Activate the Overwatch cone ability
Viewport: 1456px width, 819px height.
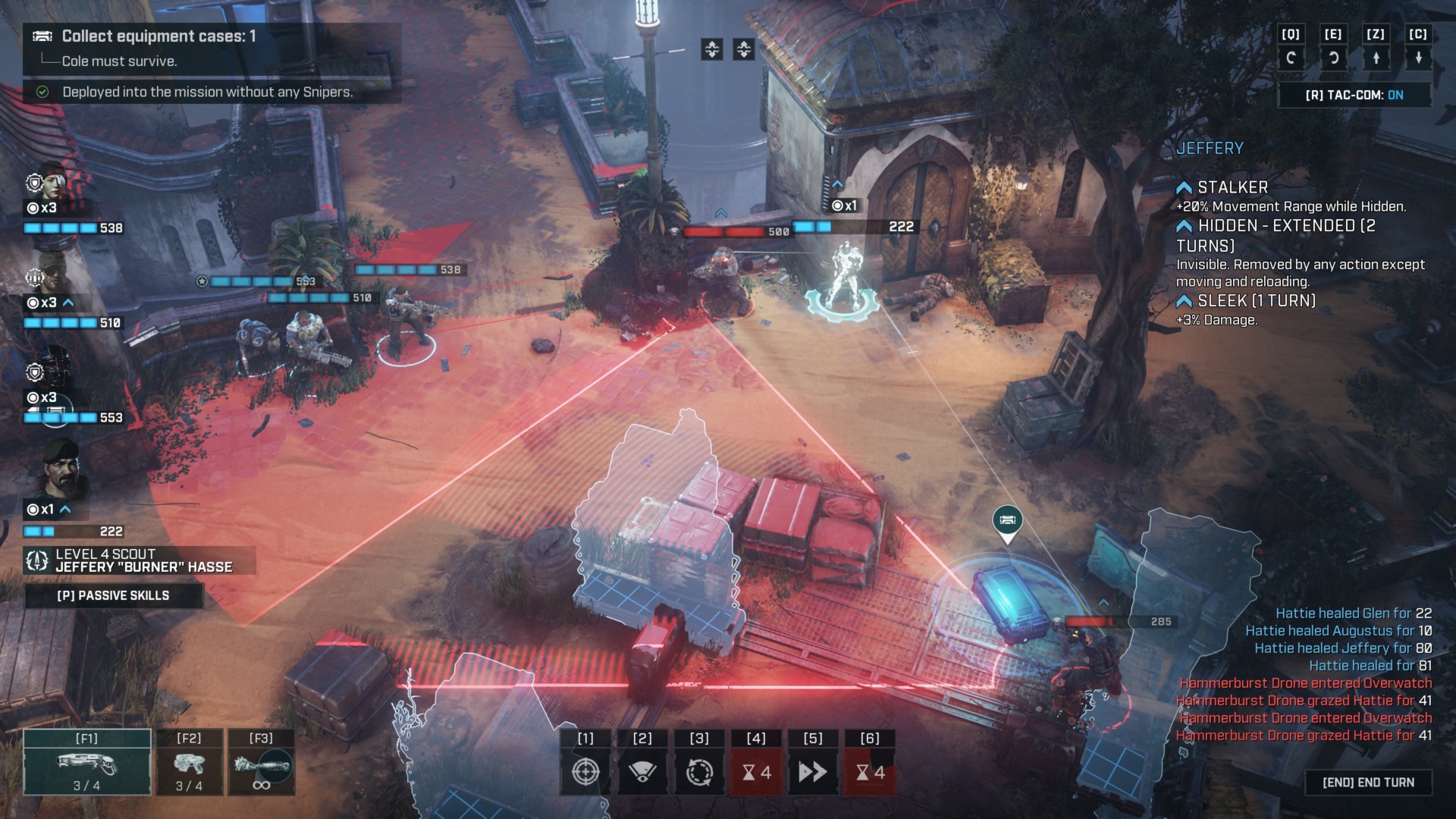642,771
